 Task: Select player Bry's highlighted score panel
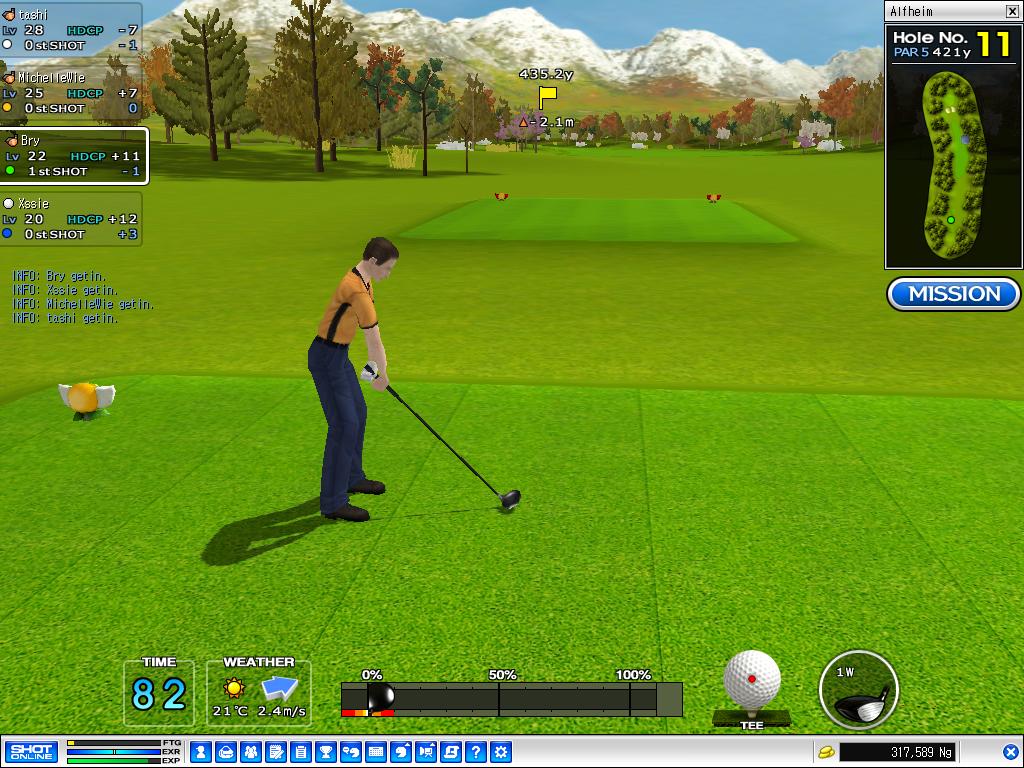tap(73, 156)
